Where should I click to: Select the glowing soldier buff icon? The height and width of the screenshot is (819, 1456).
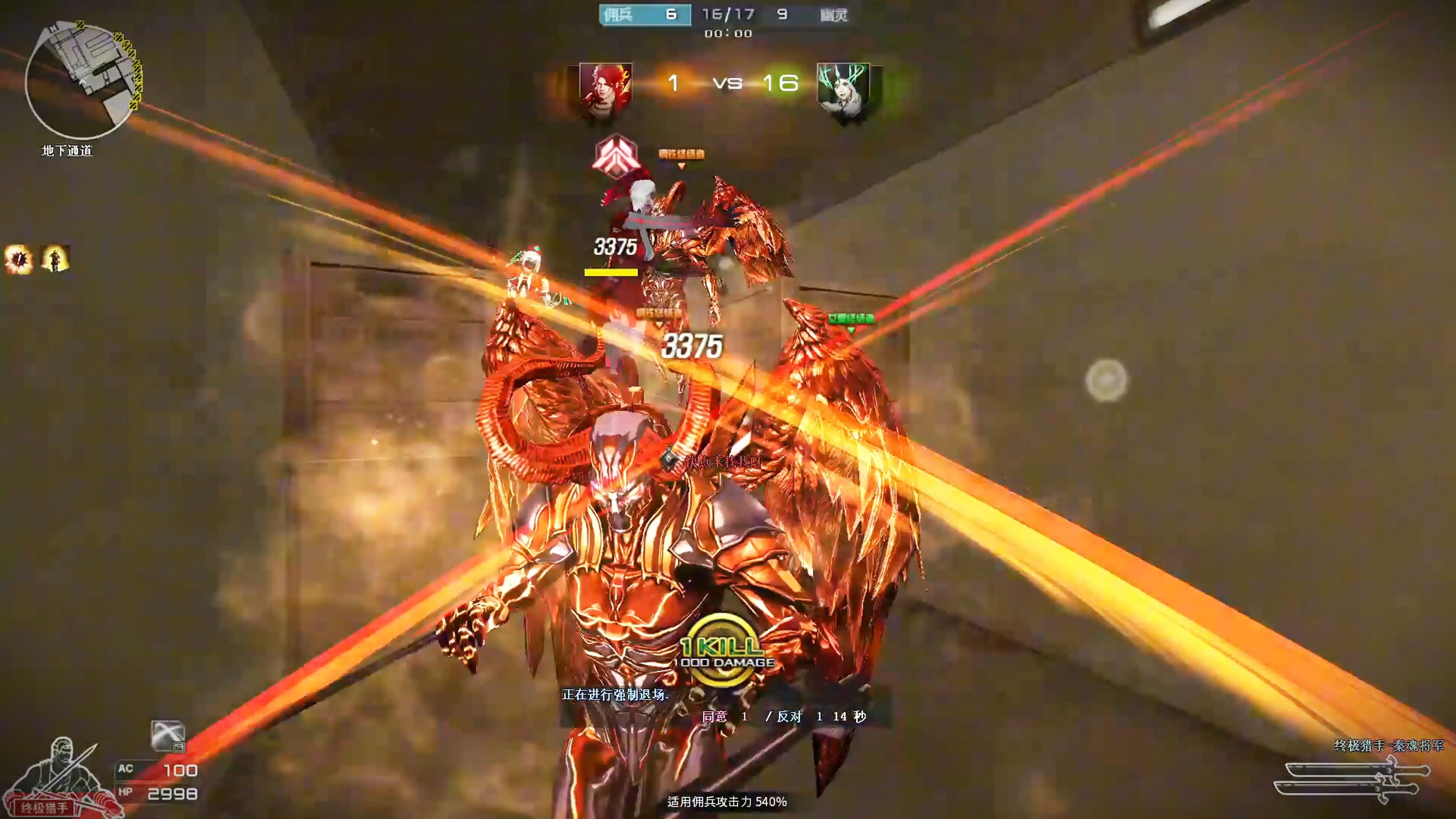[55, 259]
